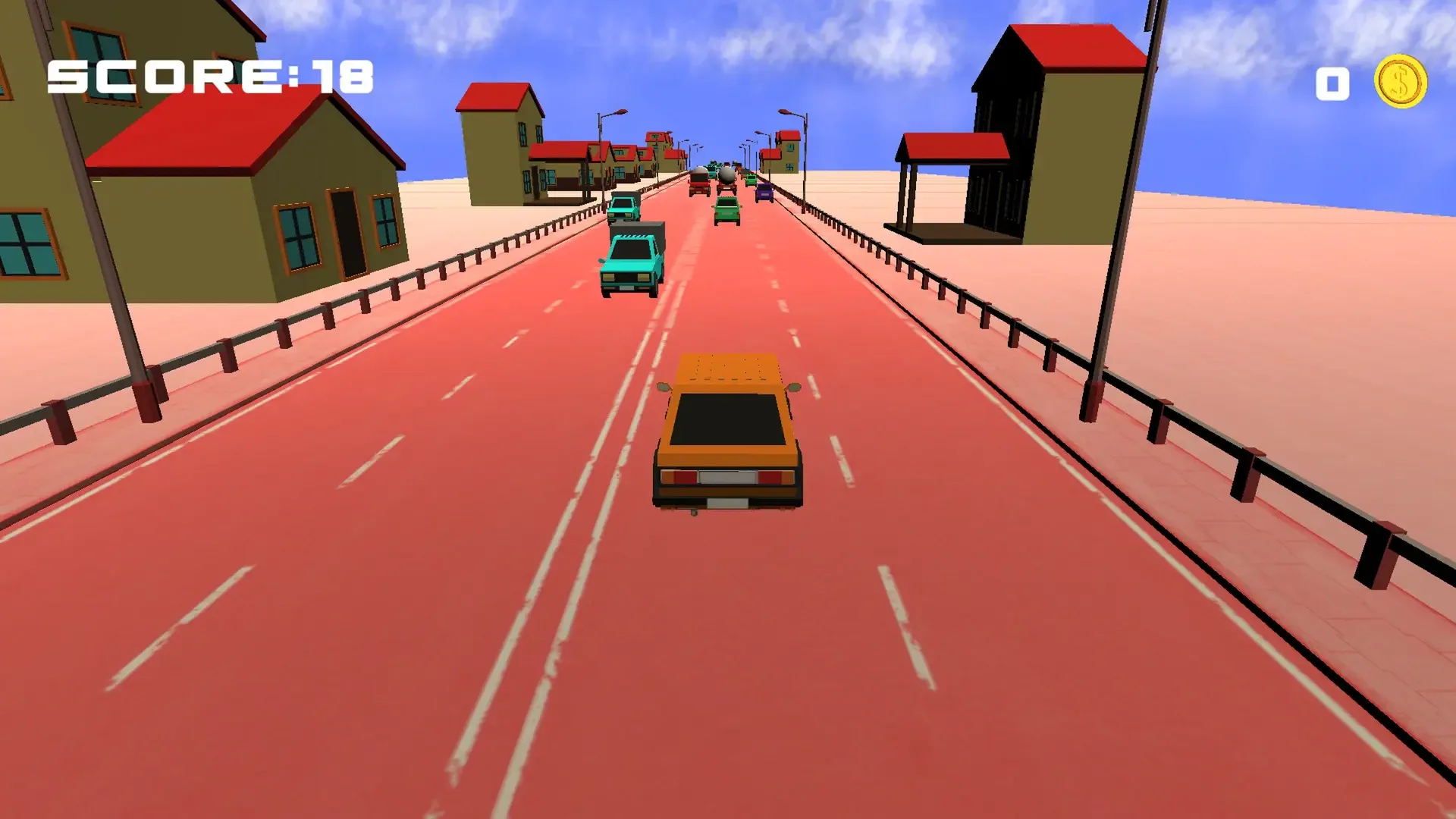Screen dimensions: 1456x819
Task: Click the SCORE:18 text display
Action: tap(209, 76)
